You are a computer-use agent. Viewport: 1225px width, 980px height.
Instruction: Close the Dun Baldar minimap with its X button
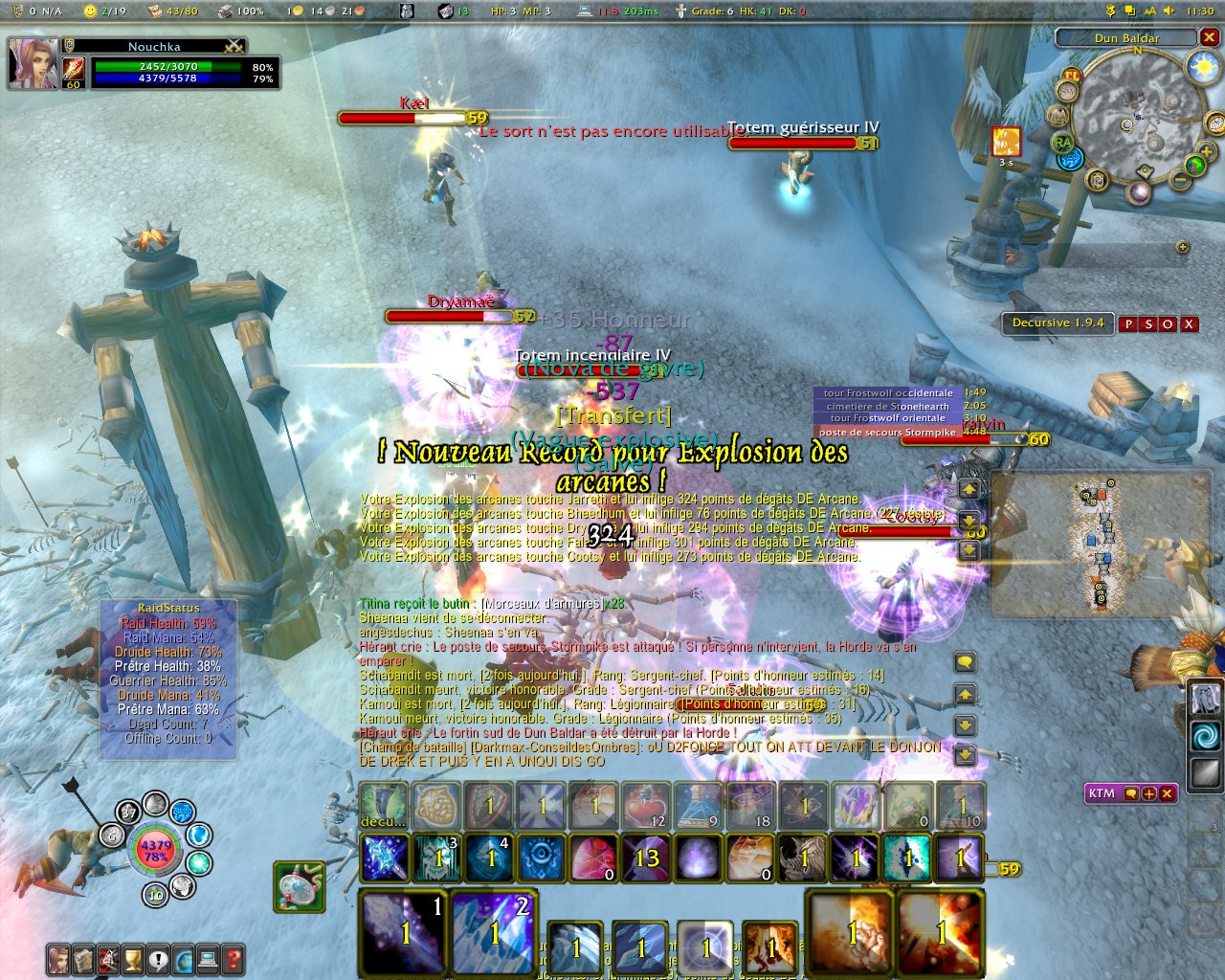click(x=1210, y=37)
